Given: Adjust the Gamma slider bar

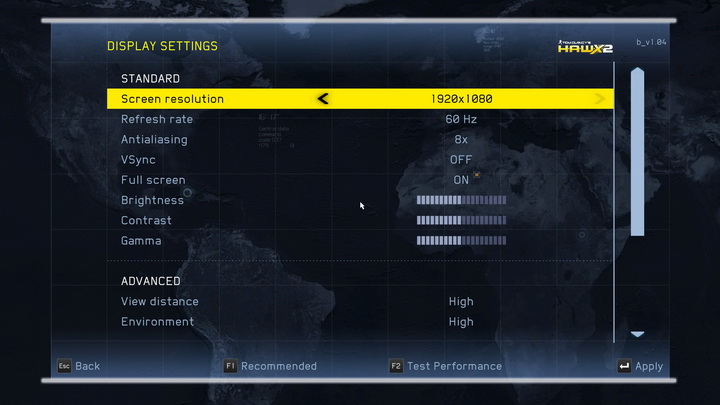Looking at the screenshot, I should tap(461, 241).
